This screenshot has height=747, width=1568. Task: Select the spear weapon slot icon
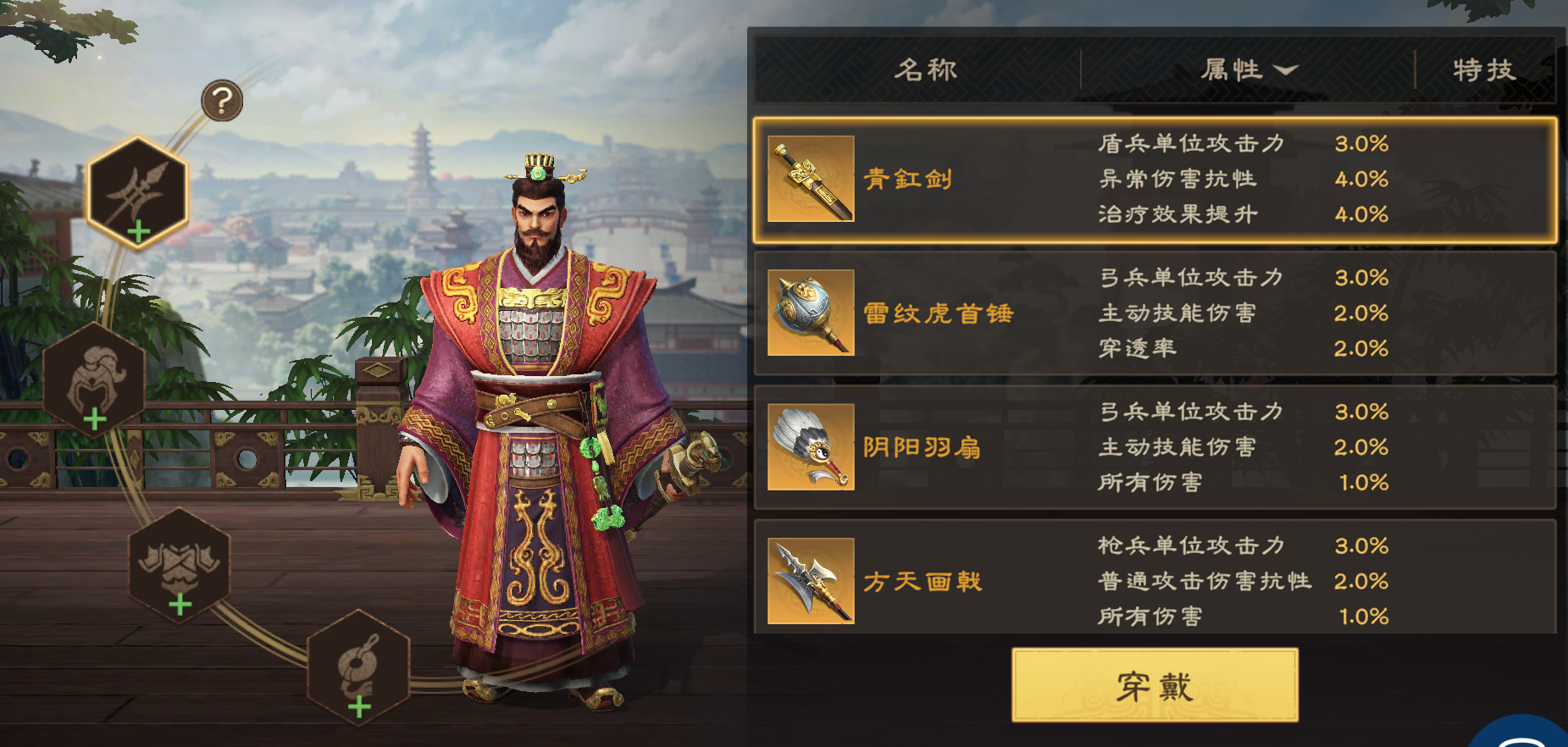coord(138,191)
